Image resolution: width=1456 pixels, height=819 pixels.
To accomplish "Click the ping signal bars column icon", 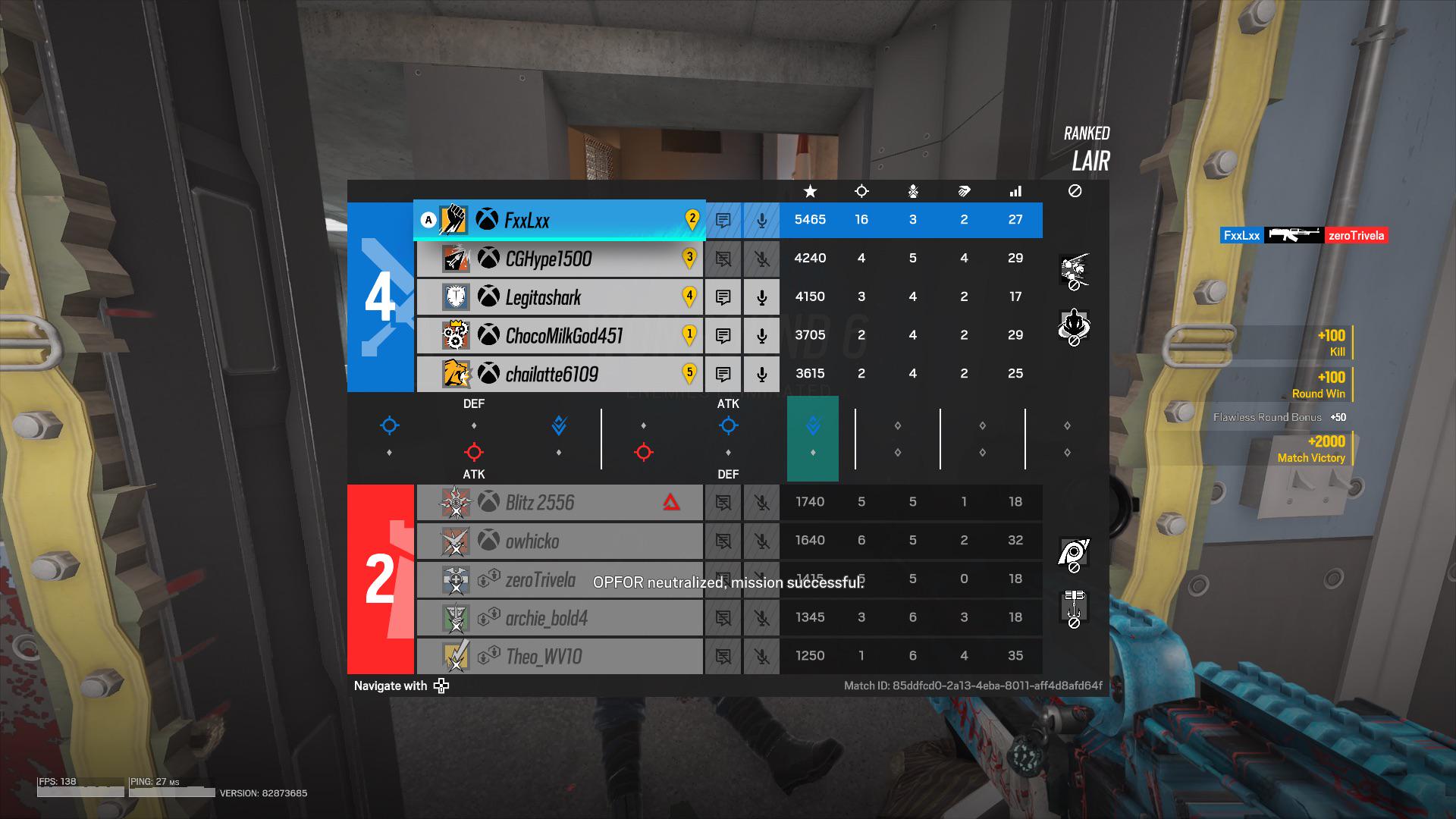I will [1015, 191].
